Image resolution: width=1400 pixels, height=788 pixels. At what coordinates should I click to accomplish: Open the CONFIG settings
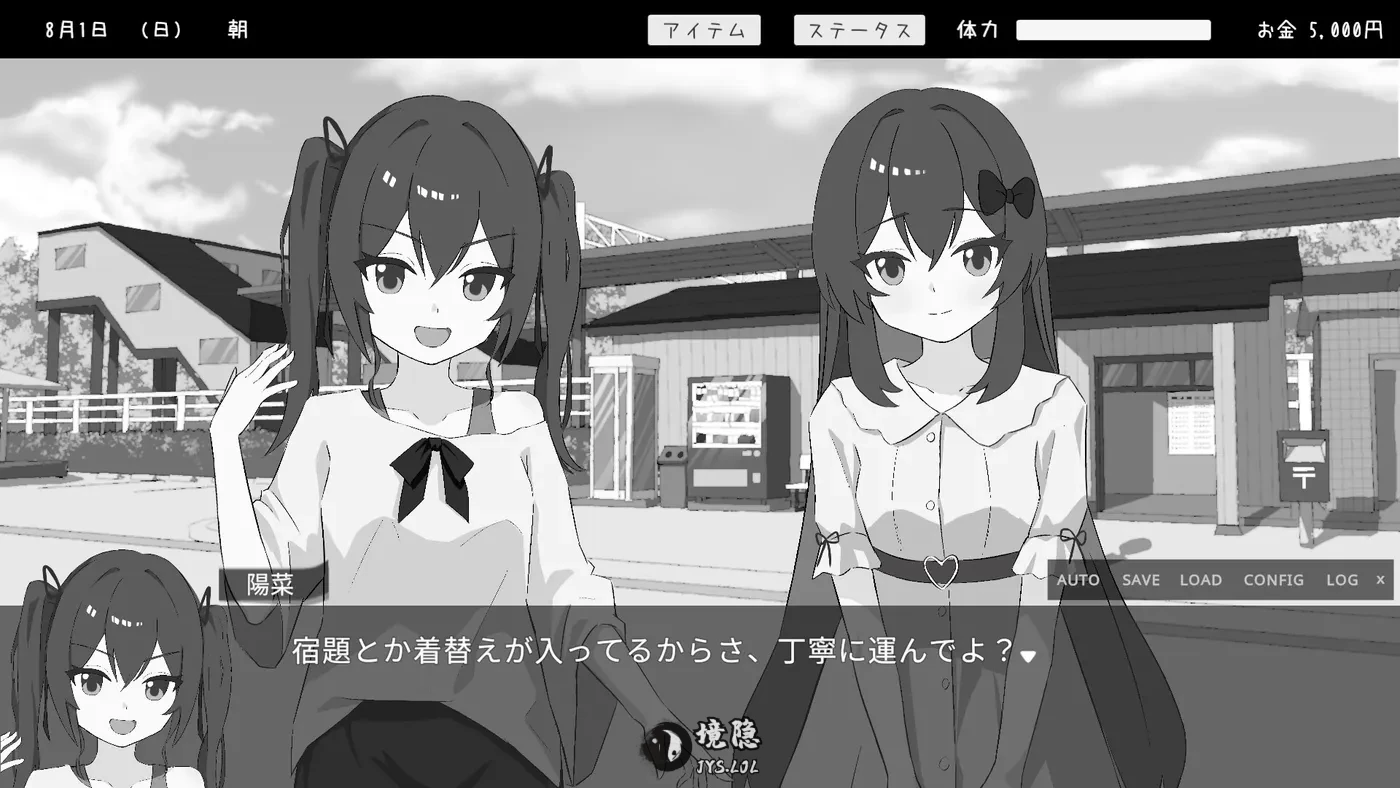coord(1273,580)
